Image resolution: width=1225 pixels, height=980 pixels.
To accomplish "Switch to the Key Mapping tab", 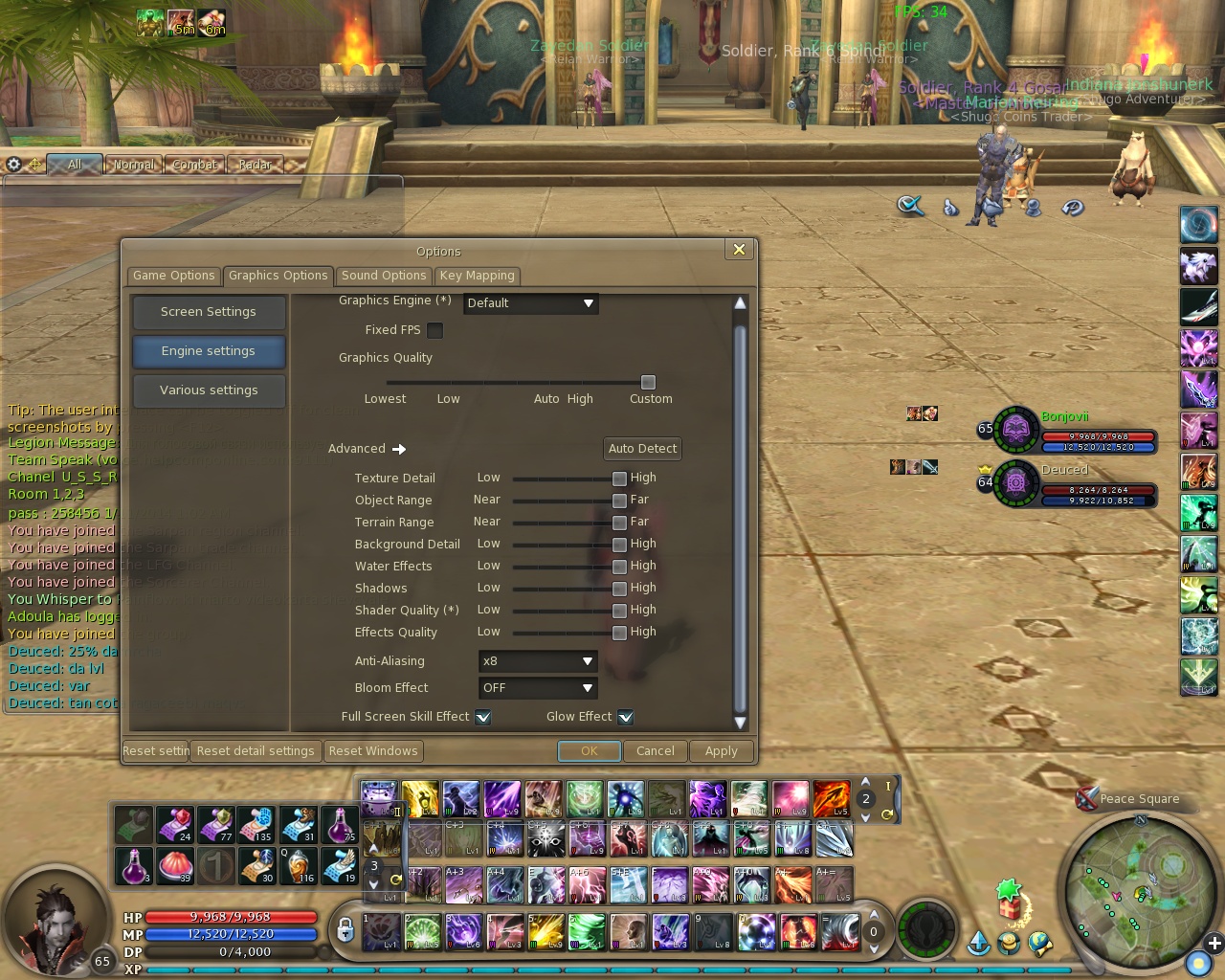I will (x=477, y=276).
